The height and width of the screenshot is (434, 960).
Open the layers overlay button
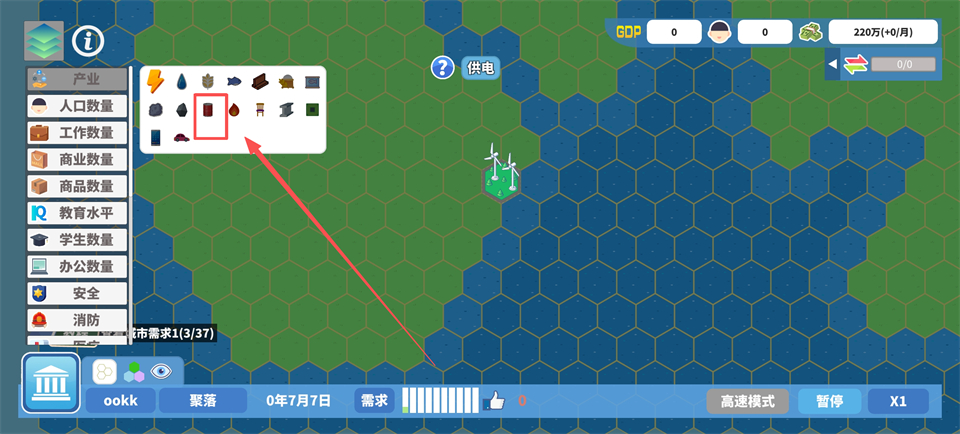coord(43,41)
